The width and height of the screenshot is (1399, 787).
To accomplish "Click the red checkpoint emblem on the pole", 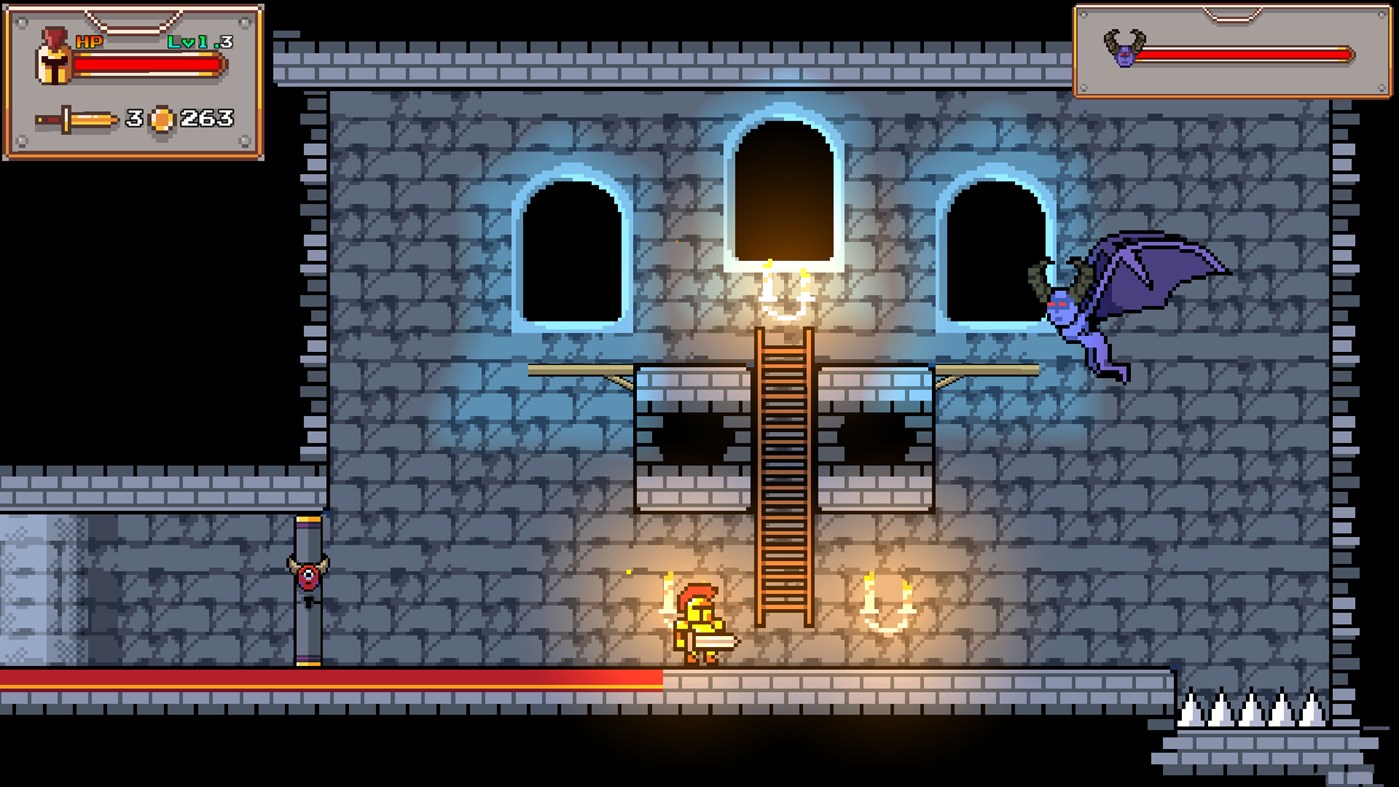I will point(307,574).
